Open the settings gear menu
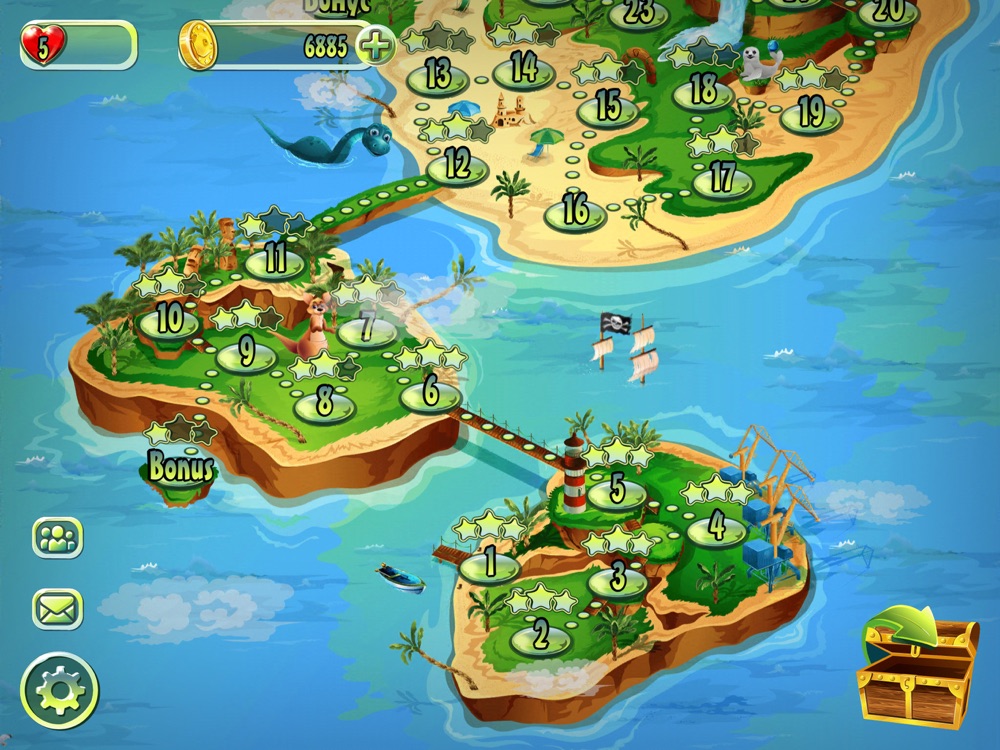 click(60, 690)
